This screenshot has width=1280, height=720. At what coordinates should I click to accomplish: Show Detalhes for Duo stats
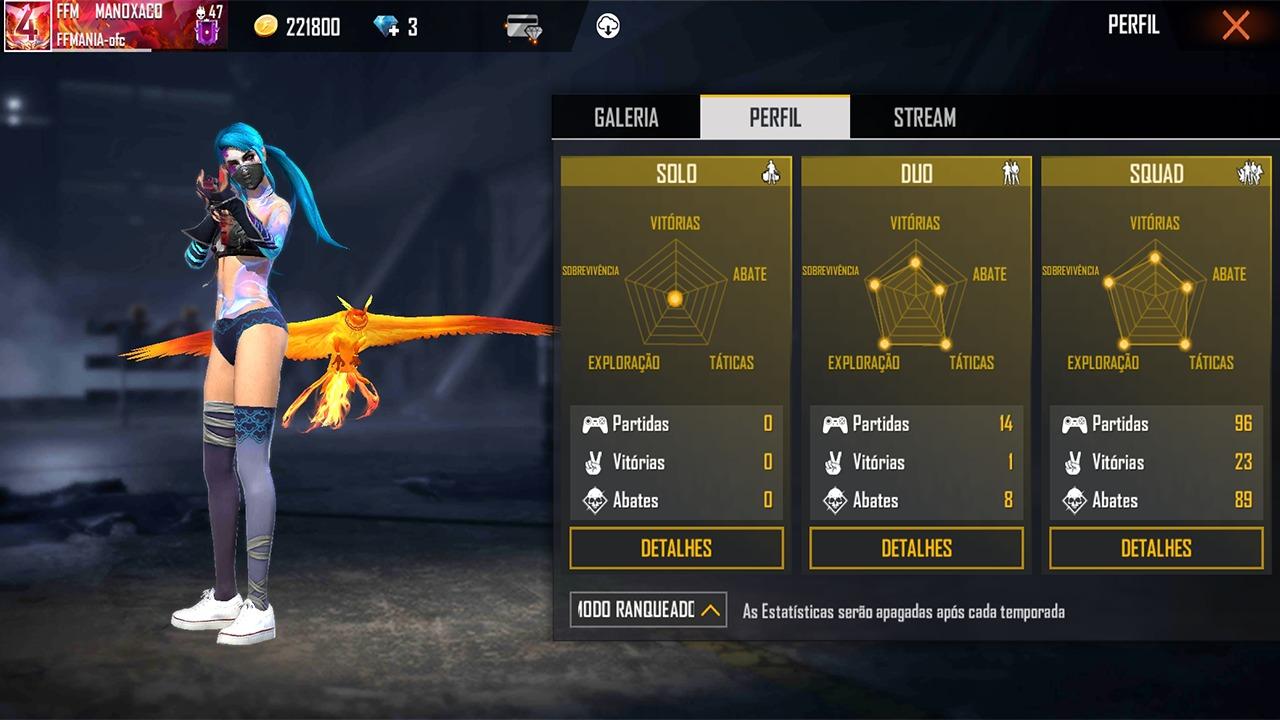point(916,548)
